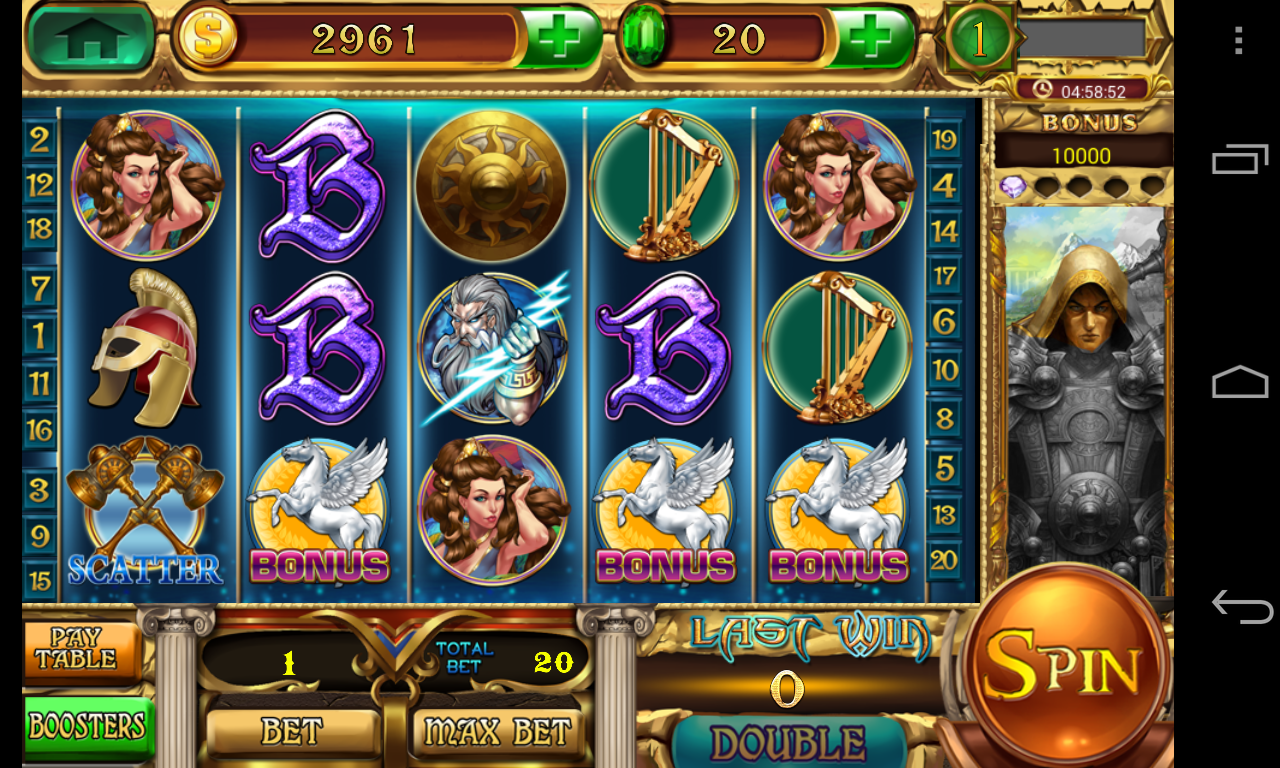1280x768 pixels.
Task: Spin the slot reels
Action: (x=1065, y=663)
